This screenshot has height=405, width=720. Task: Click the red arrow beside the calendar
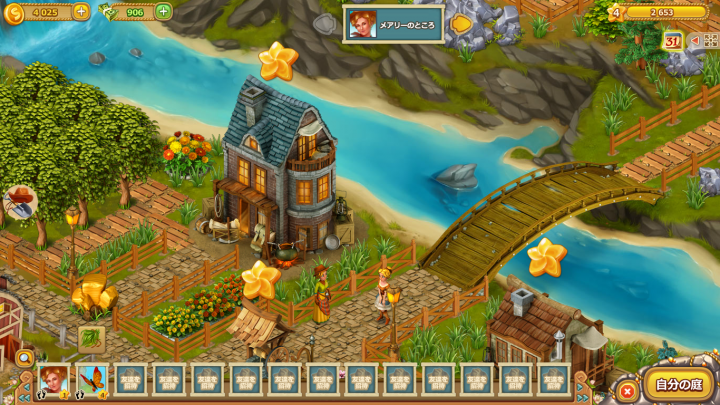click(x=693, y=41)
